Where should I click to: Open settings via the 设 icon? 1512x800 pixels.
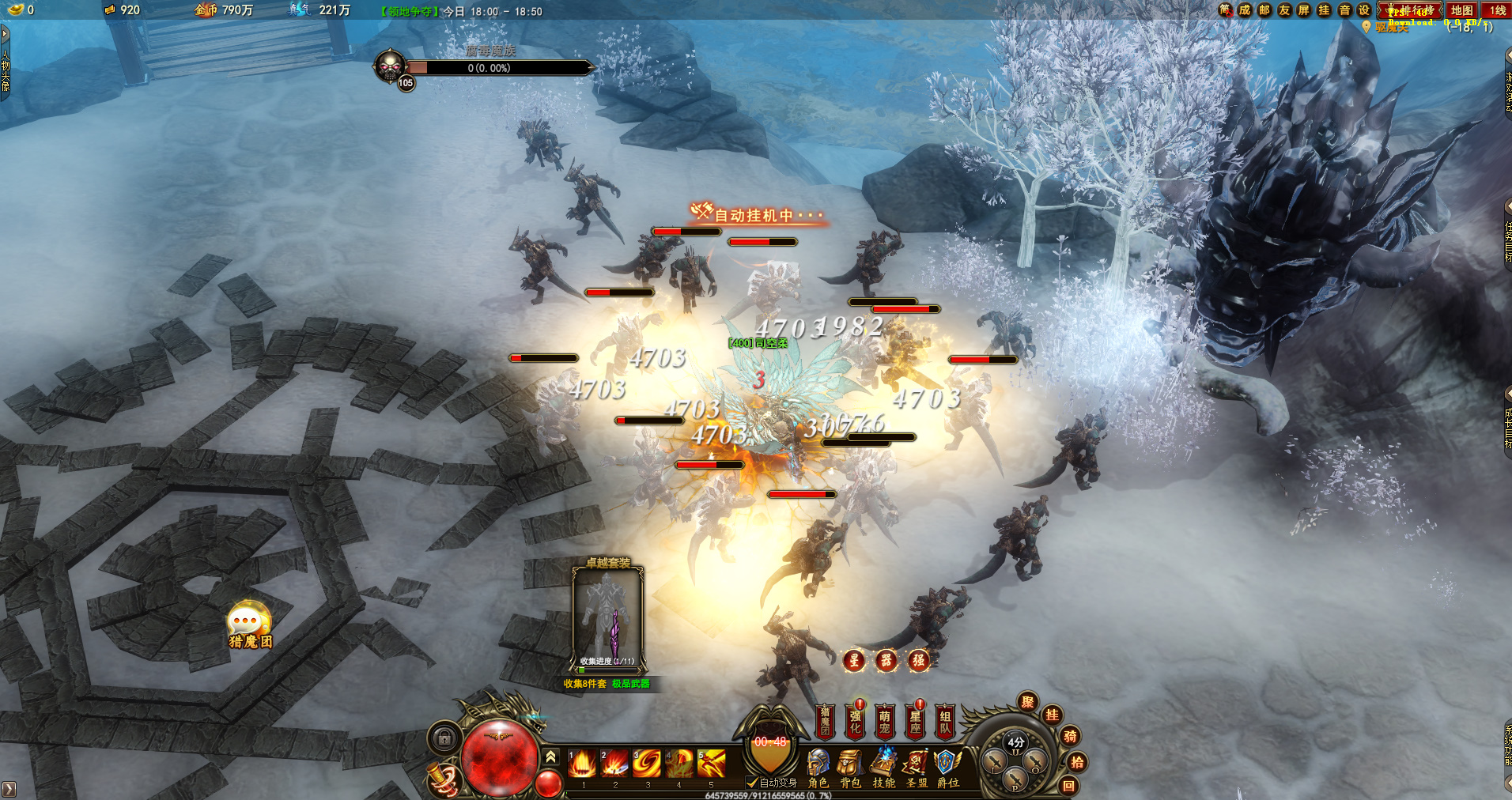pyautogui.click(x=1364, y=10)
